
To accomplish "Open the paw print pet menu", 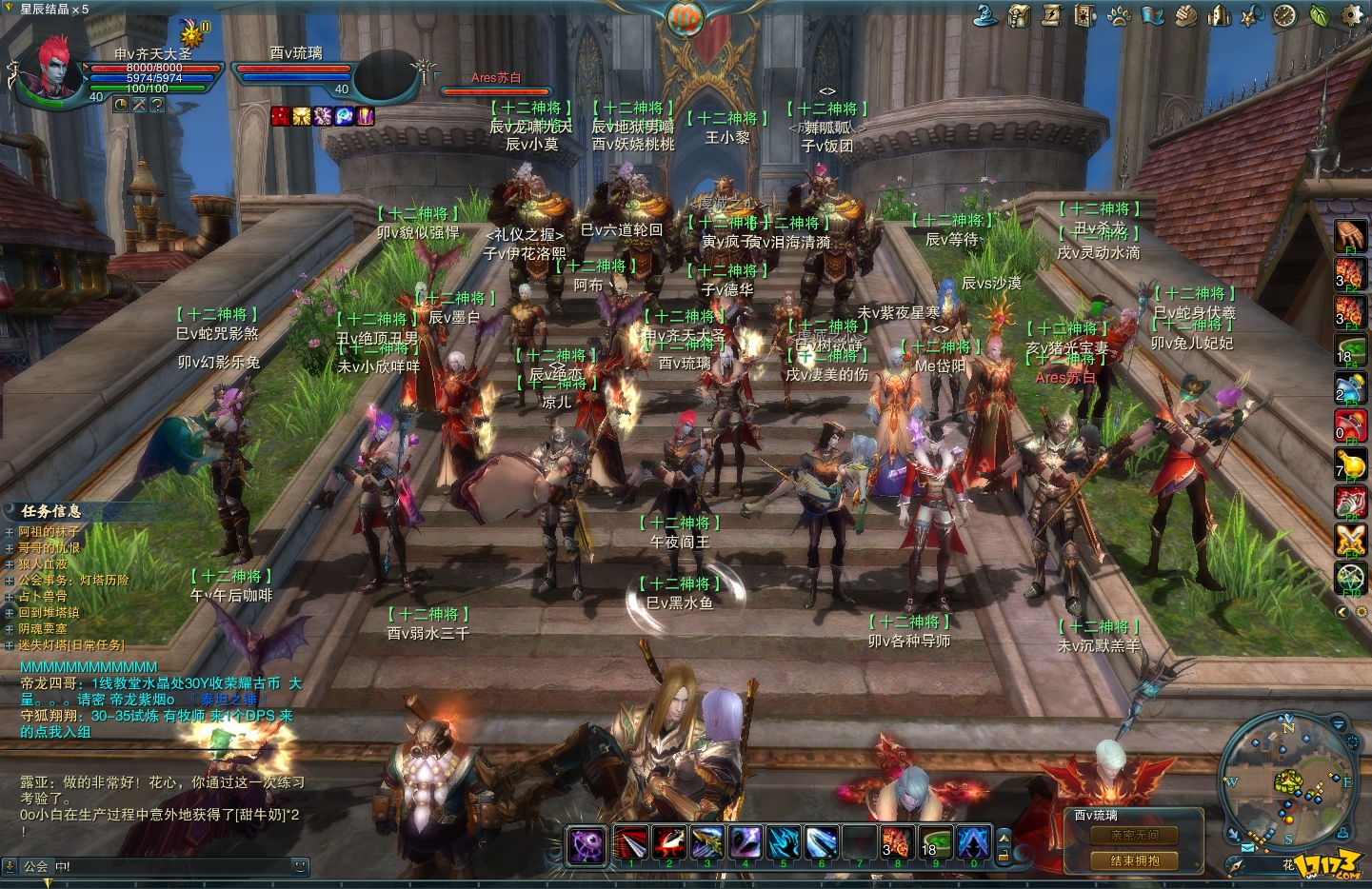I will pyautogui.click(x=1119, y=15).
